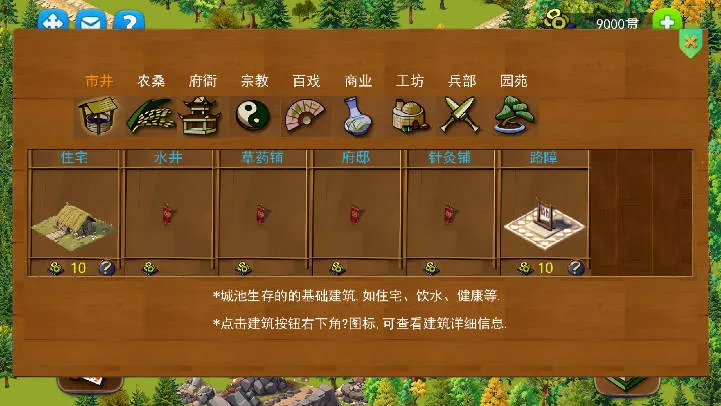Screen dimensions: 721x406
Task: Pick the locked 草药铺 building slot
Action: click(x=263, y=213)
